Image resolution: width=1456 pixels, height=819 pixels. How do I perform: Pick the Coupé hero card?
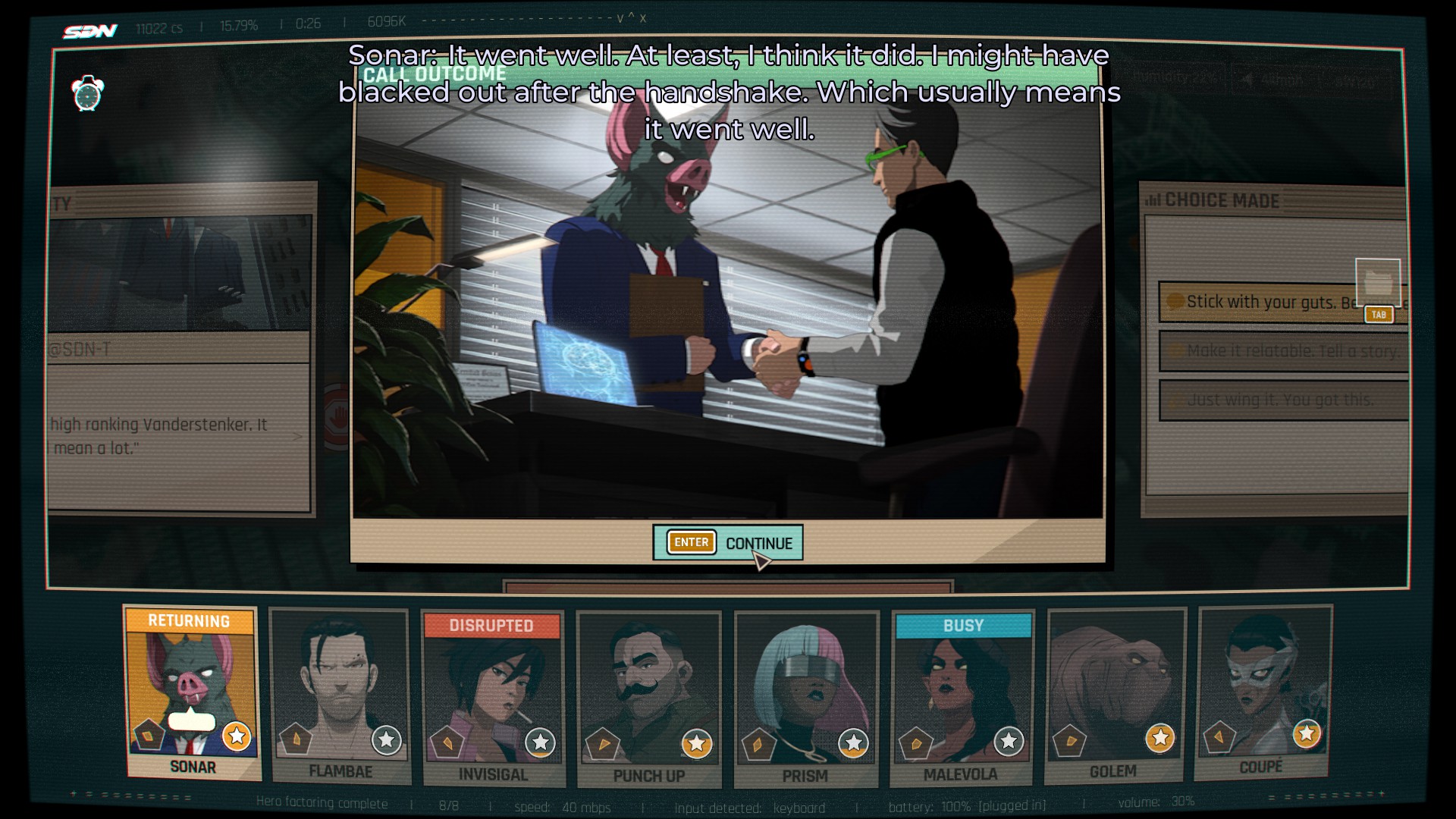coord(1262,692)
